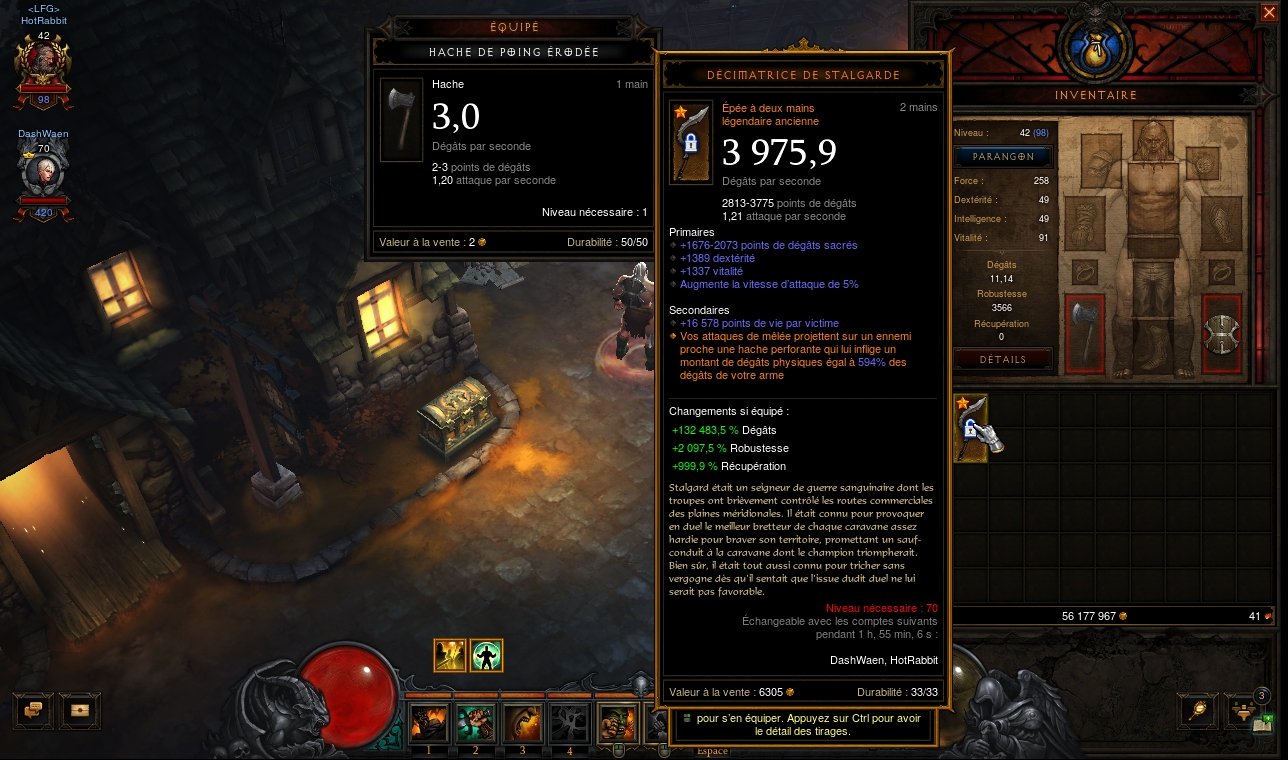Screen dimensions: 1288x760
Task: Use the left mouse button skill icon
Action: point(617,722)
